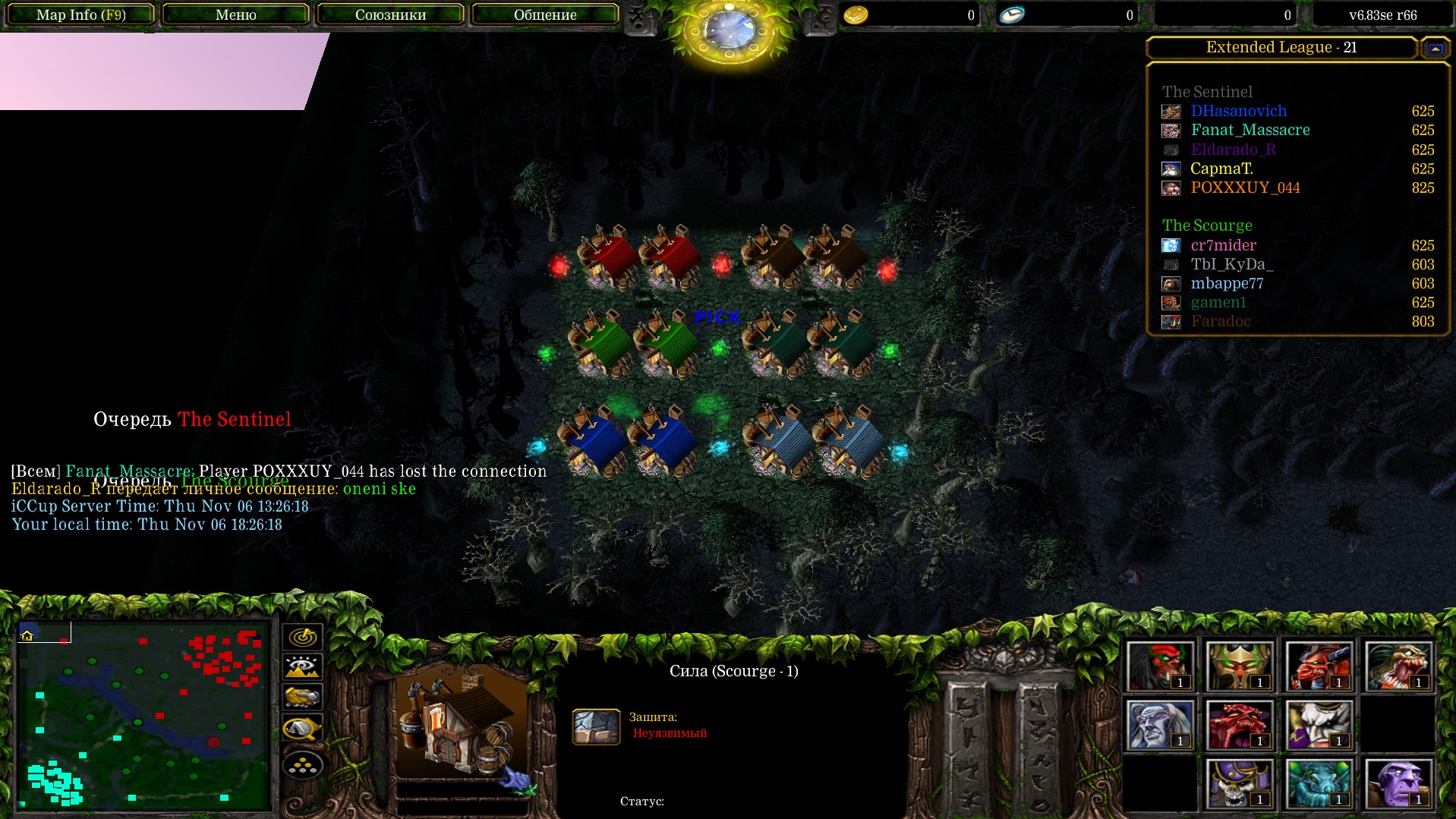Click the minimap to move the camera

tap(144, 715)
